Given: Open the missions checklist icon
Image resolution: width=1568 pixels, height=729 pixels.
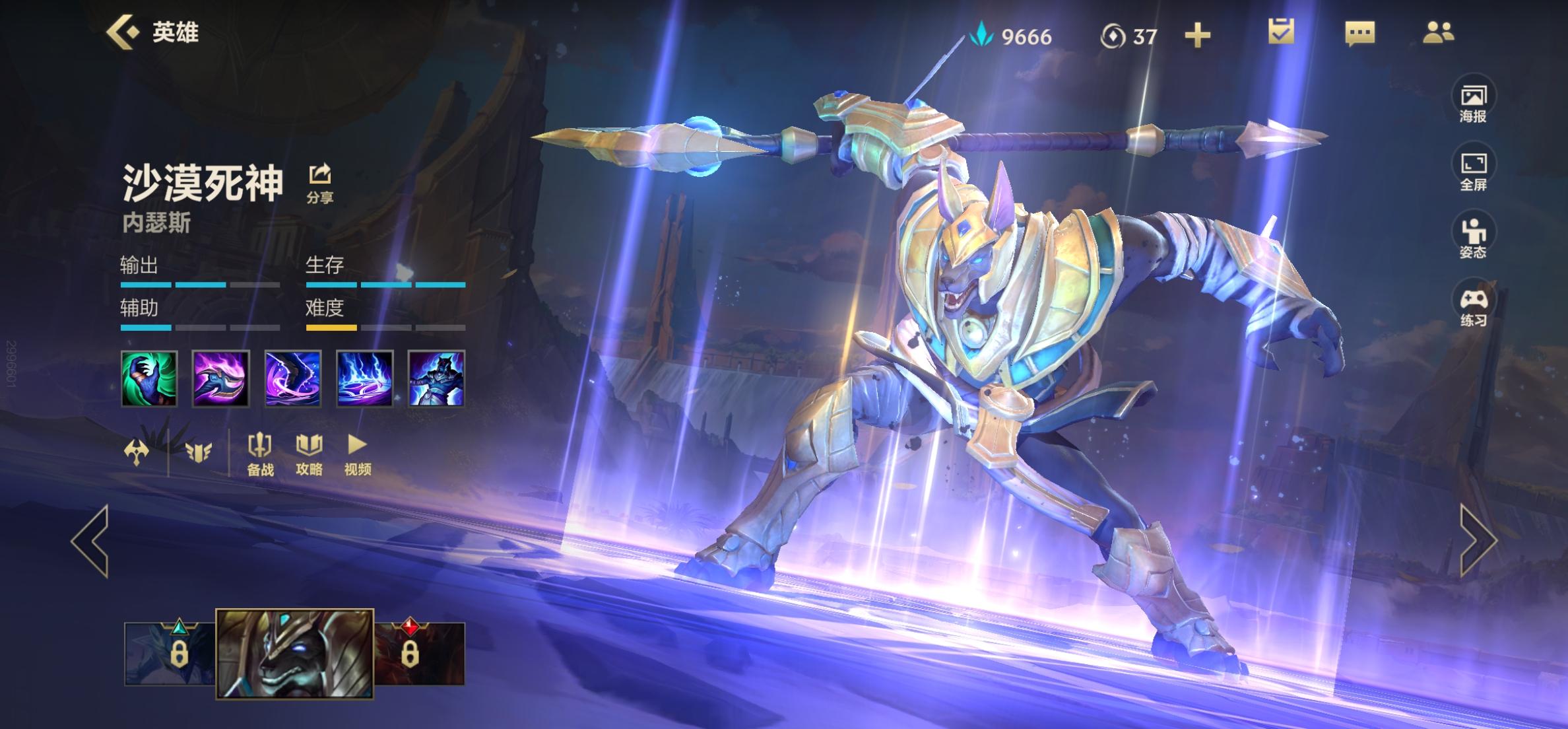Looking at the screenshot, I should click(1281, 32).
